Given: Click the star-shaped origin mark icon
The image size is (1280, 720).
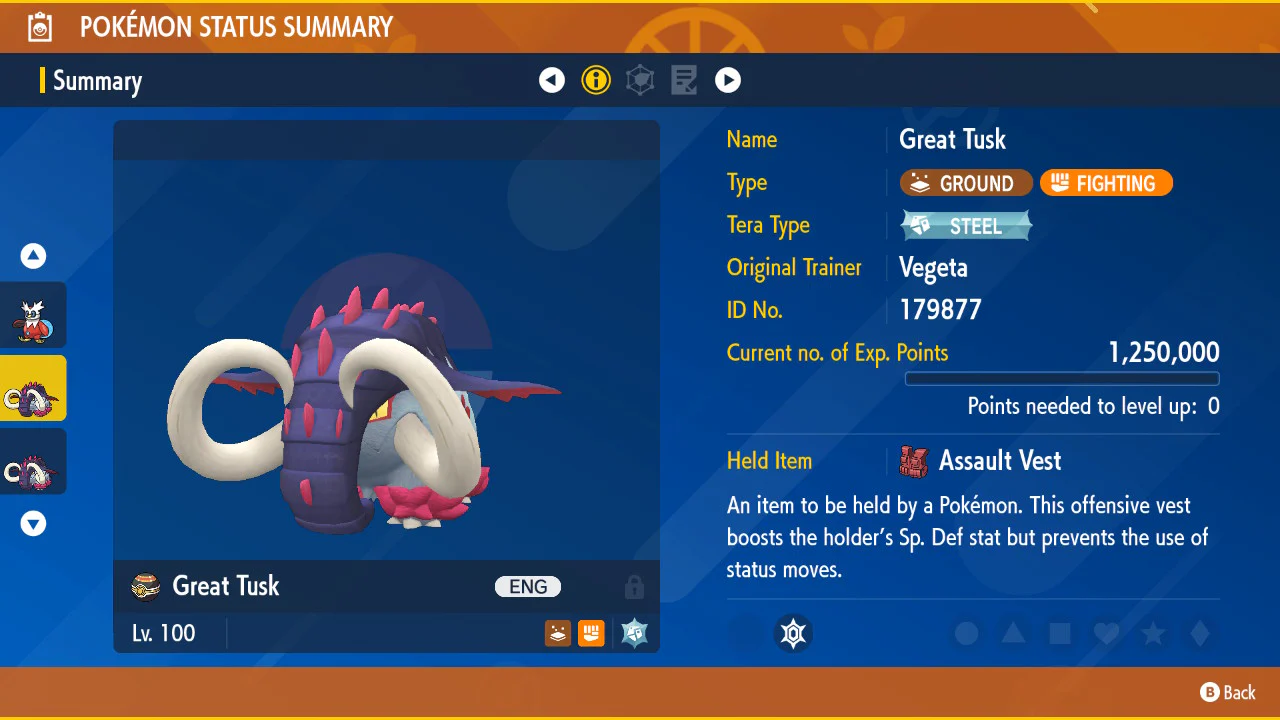Looking at the screenshot, I should (x=793, y=633).
